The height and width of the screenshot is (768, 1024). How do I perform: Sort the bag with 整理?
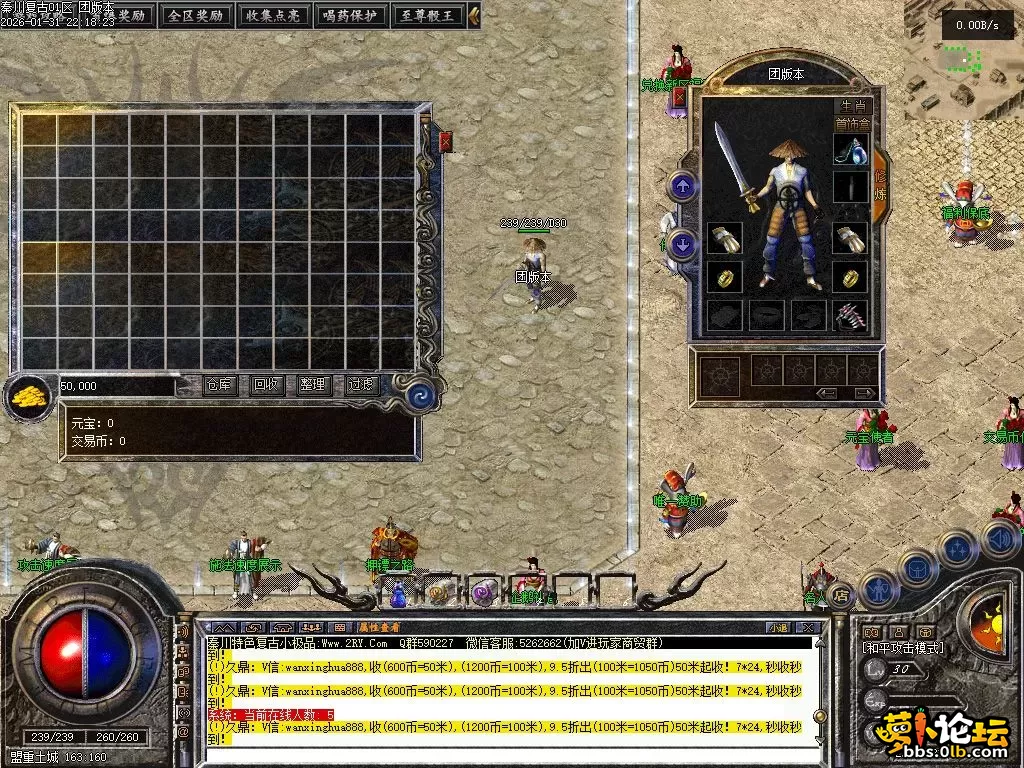pos(312,385)
